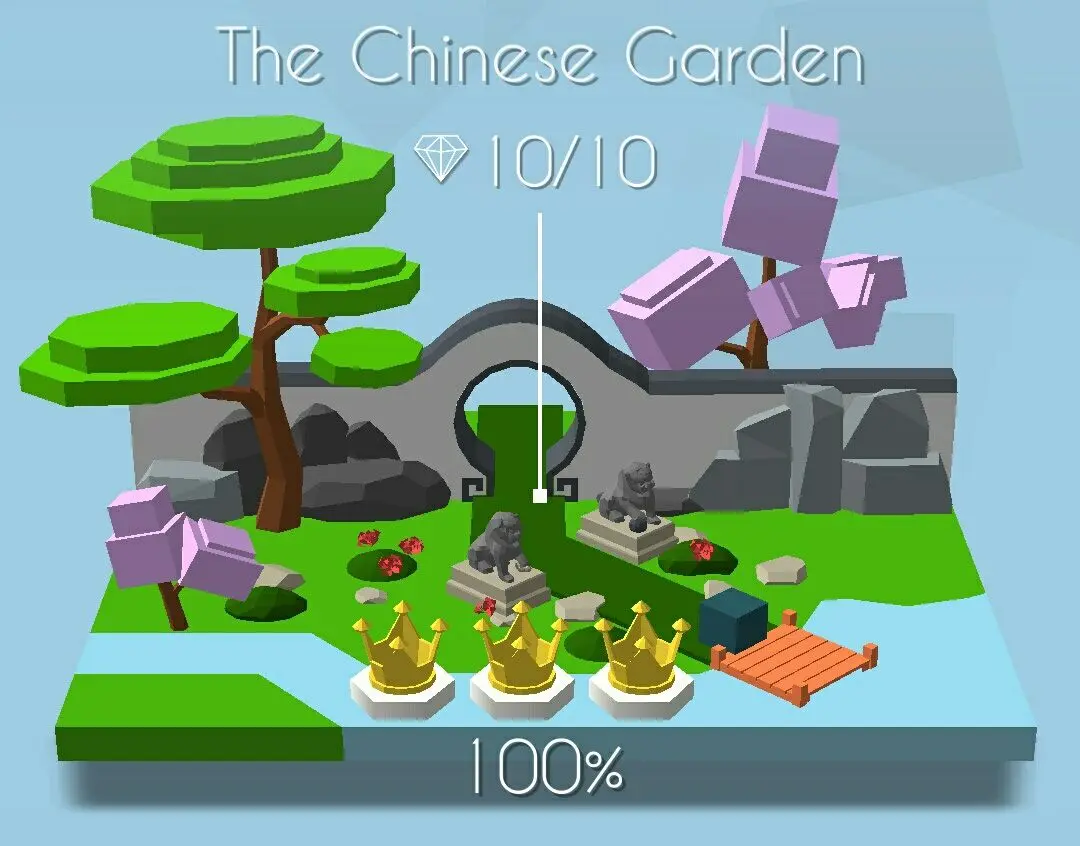
Task: Select The Chinese Garden level diorama
Action: tap(540, 480)
